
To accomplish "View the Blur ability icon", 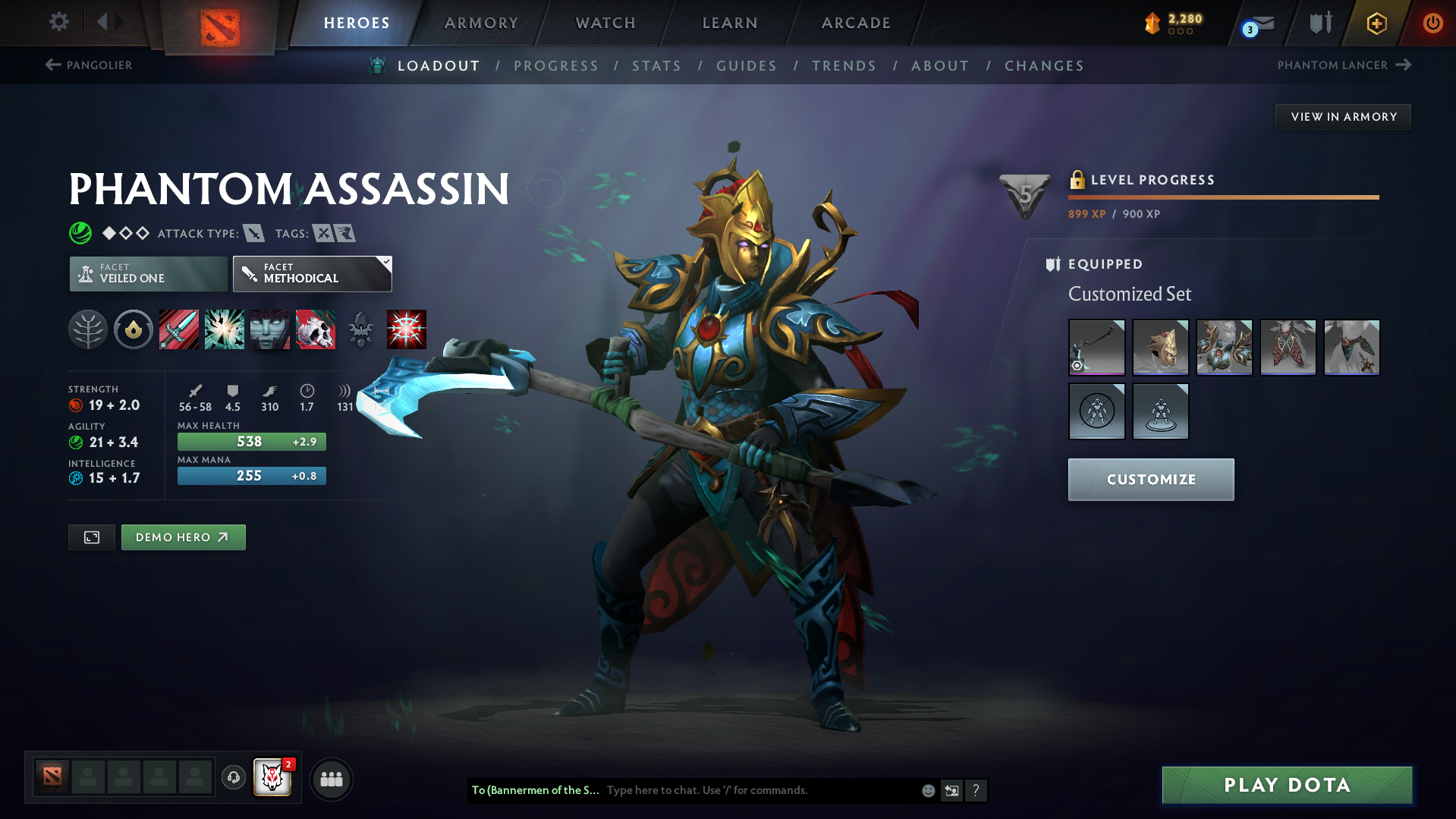I will pyautogui.click(x=269, y=329).
